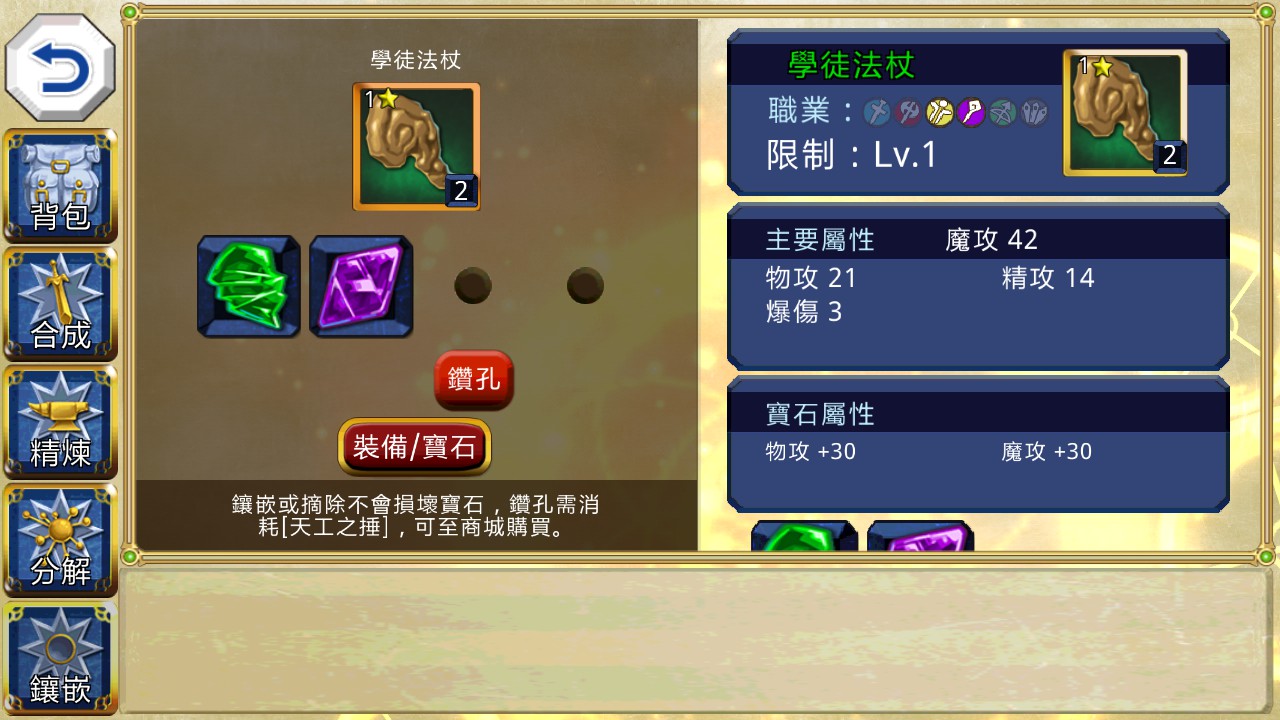Select the 鑲嵌 embed tool

(x=60, y=657)
